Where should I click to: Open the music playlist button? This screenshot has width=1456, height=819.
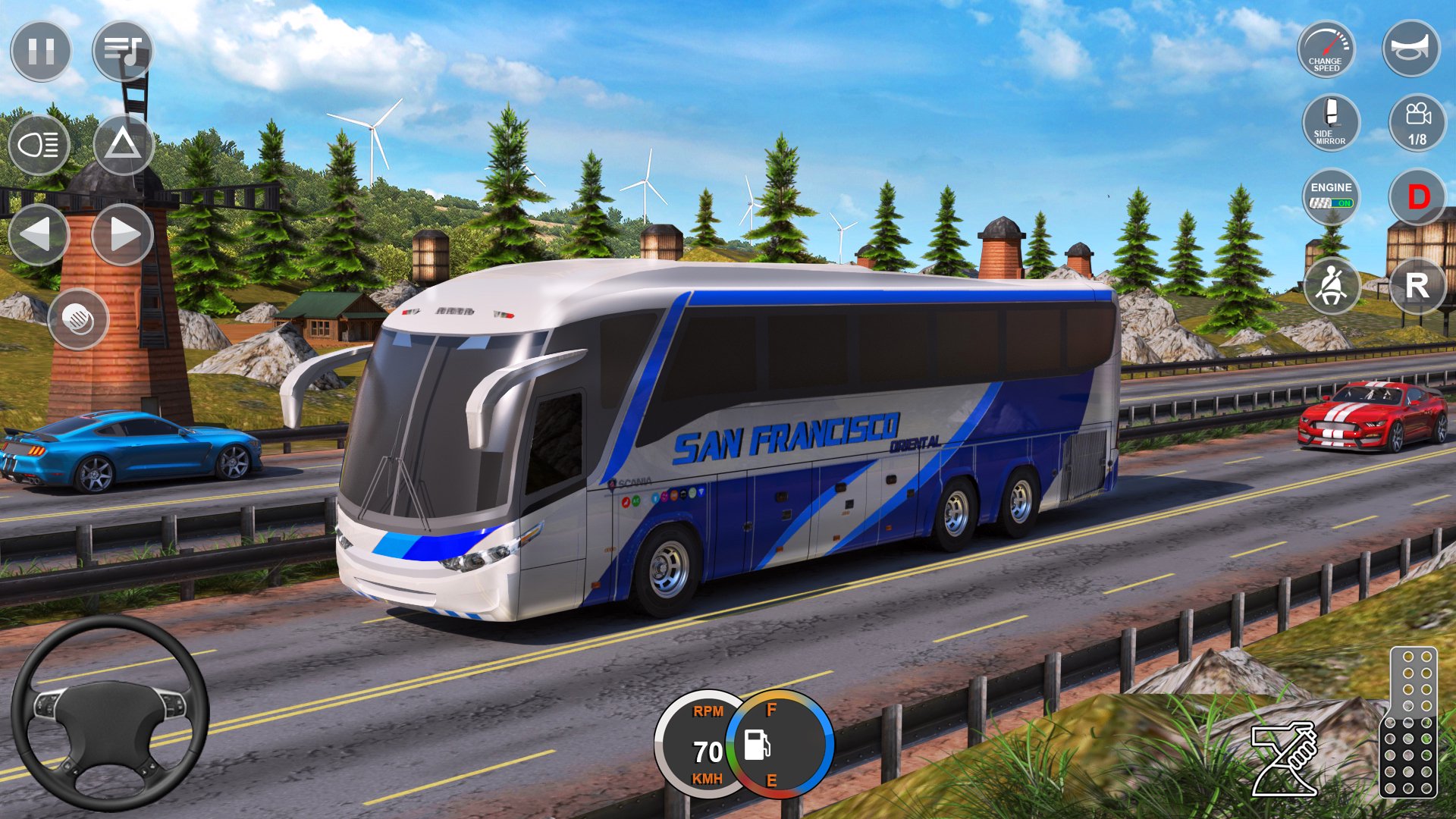pyautogui.click(x=123, y=51)
